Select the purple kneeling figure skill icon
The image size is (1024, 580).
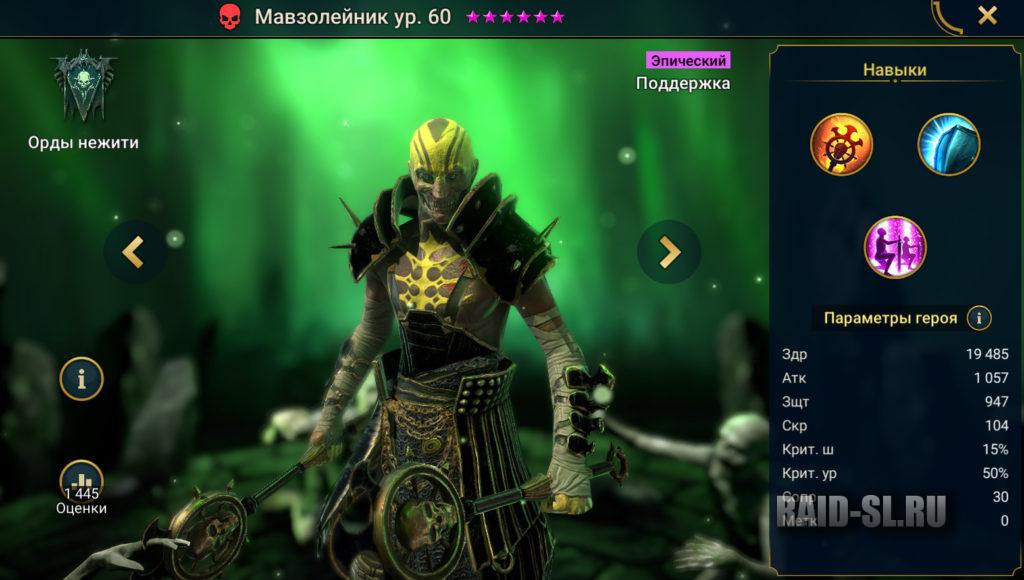[x=895, y=247]
